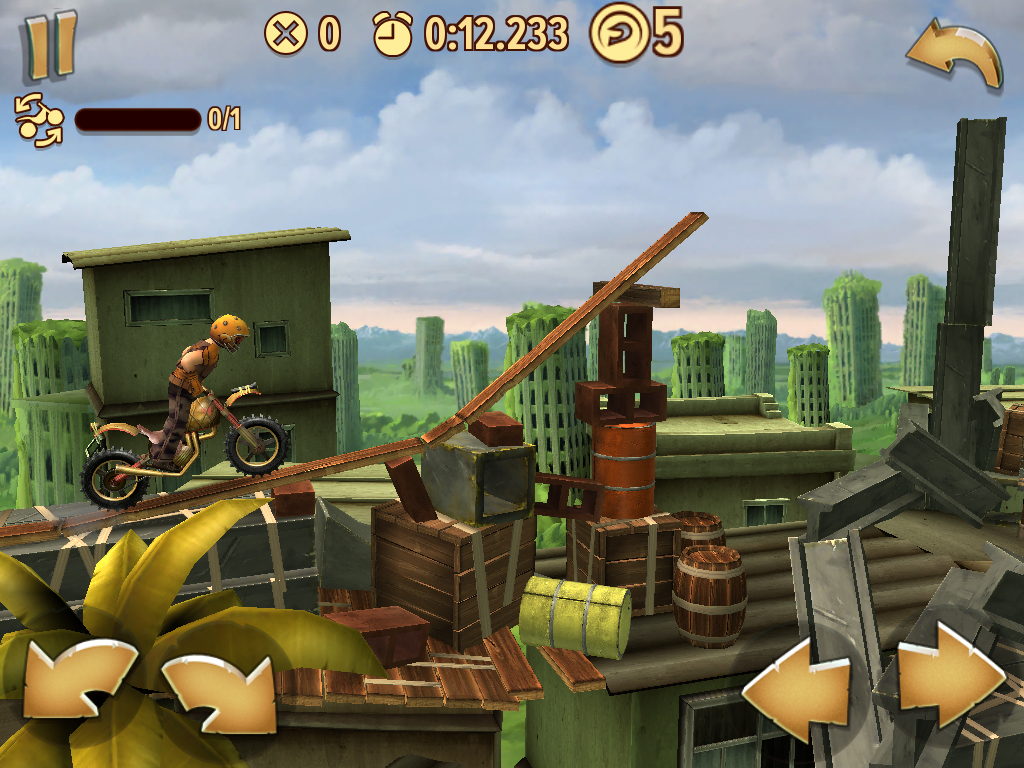The width and height of the screenshot is (1024, 768).
Task: Hit the left-pointing brake arrow
Action: (x=795, y=681)
